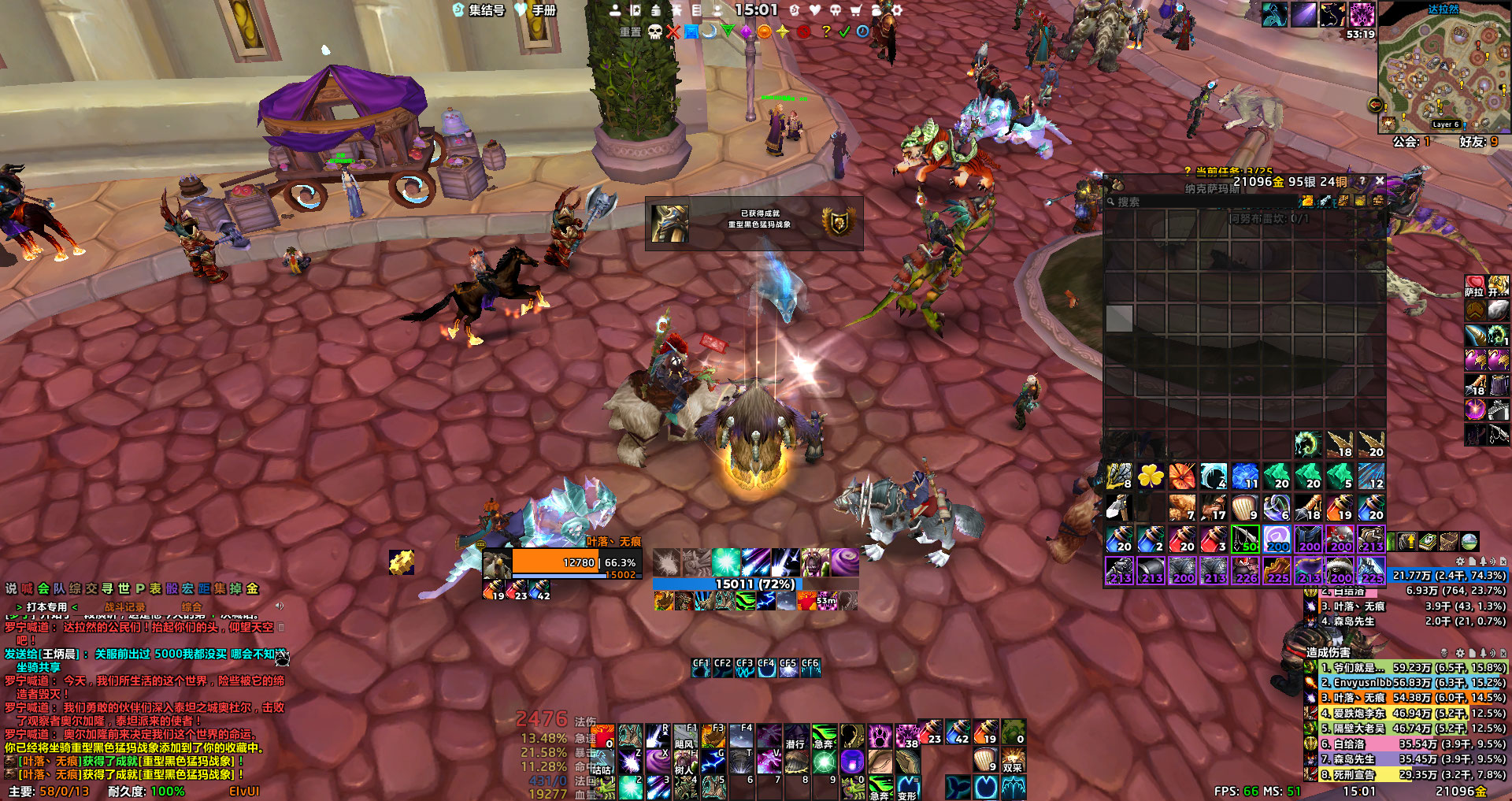Start a ready check with green checkmark
This screenshot has height=801, width=1512.
pos(844,32)
